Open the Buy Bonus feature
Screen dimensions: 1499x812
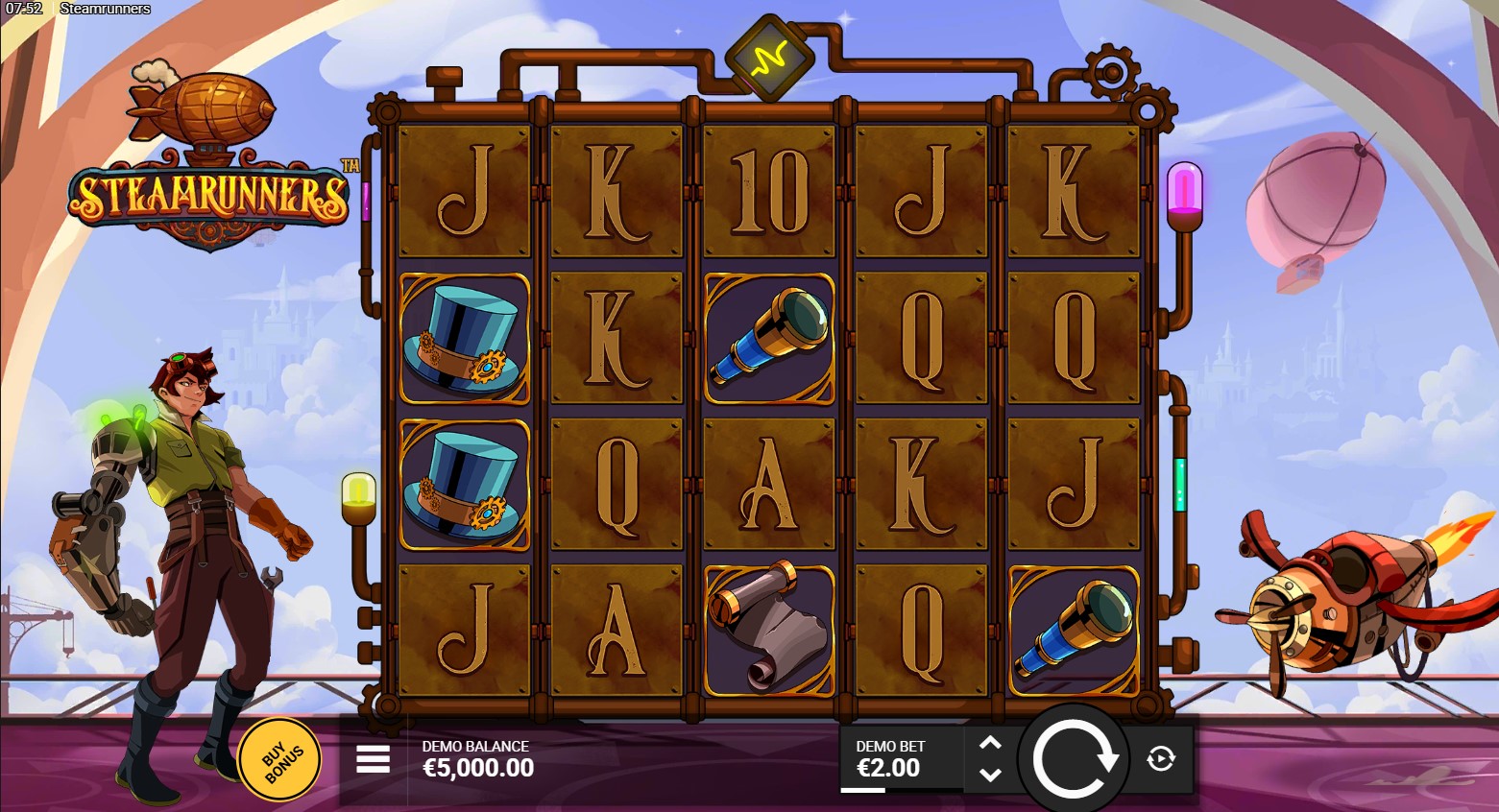[x=278, y=759]
